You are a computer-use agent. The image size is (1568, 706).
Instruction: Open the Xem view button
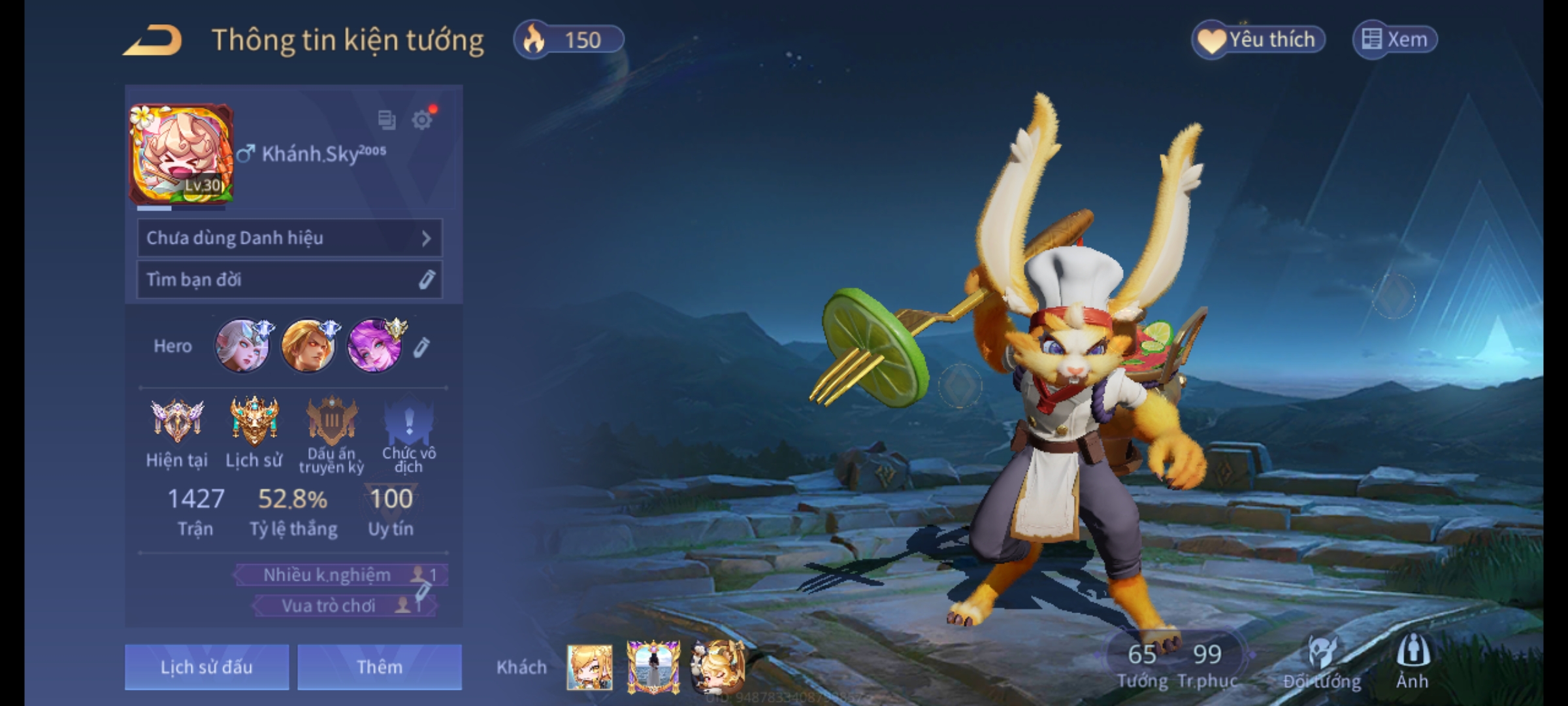click(x=1395, y=40)
